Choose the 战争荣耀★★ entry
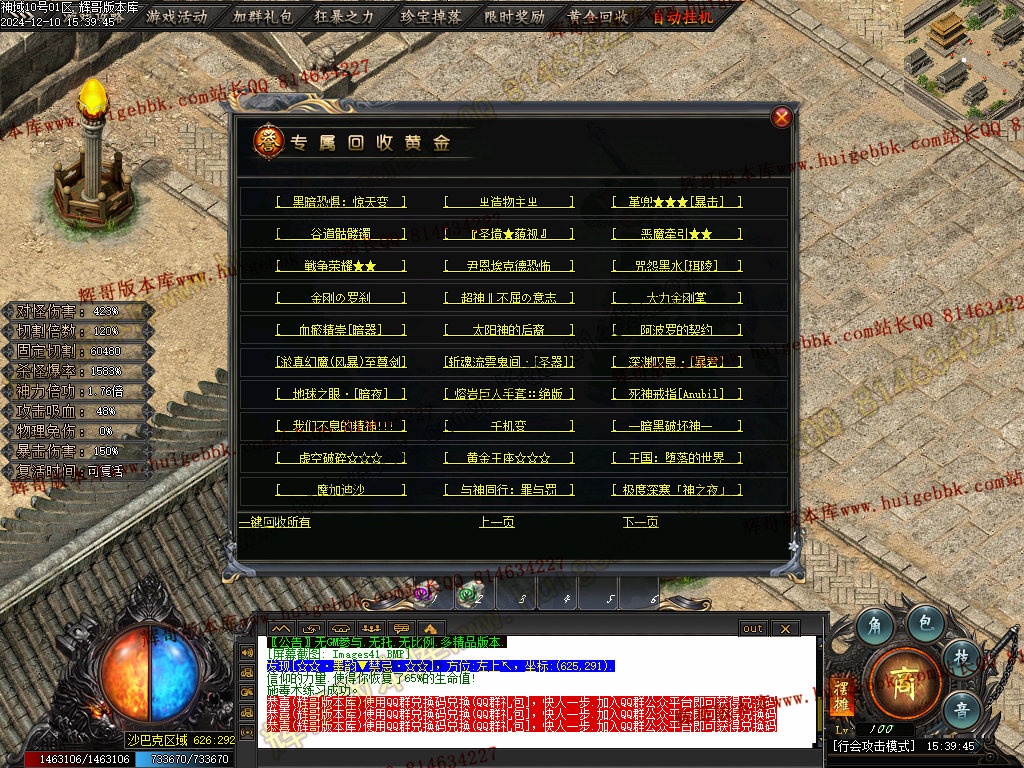 341,266
